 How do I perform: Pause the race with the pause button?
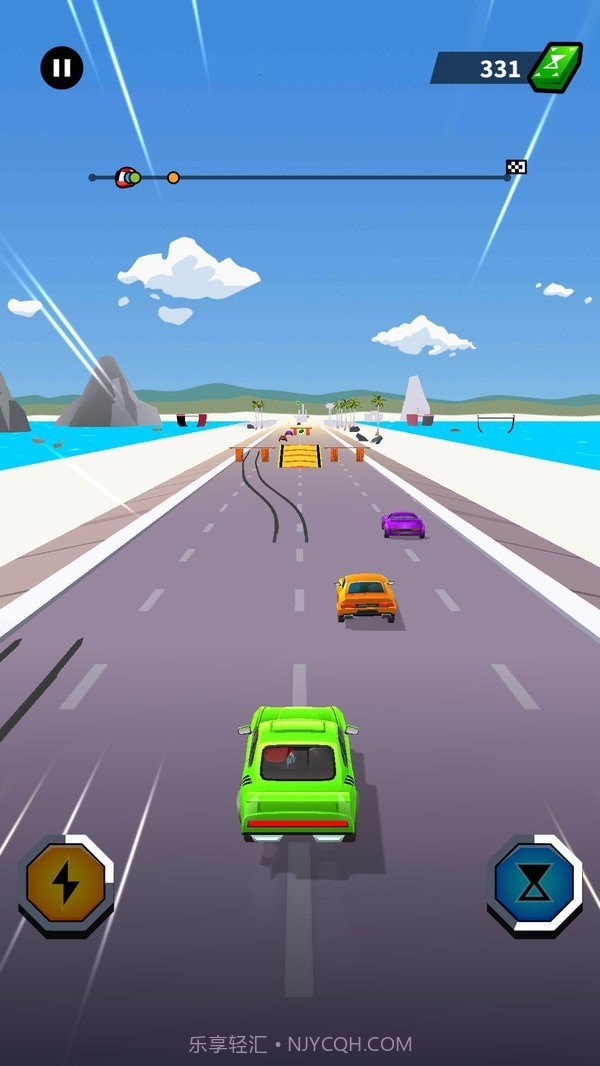[62, 68]
